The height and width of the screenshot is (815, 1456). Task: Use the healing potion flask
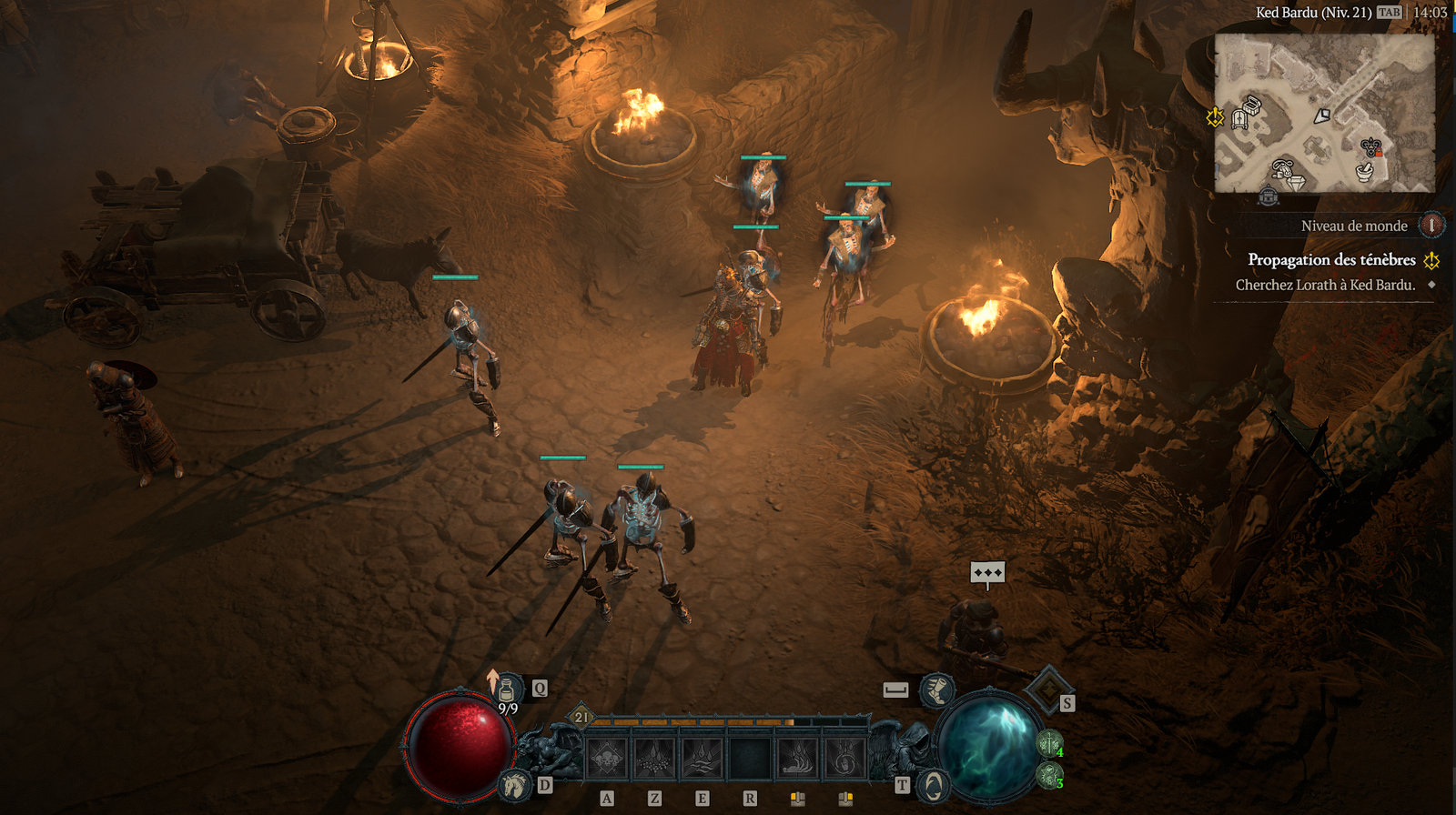tap(507, 691)
